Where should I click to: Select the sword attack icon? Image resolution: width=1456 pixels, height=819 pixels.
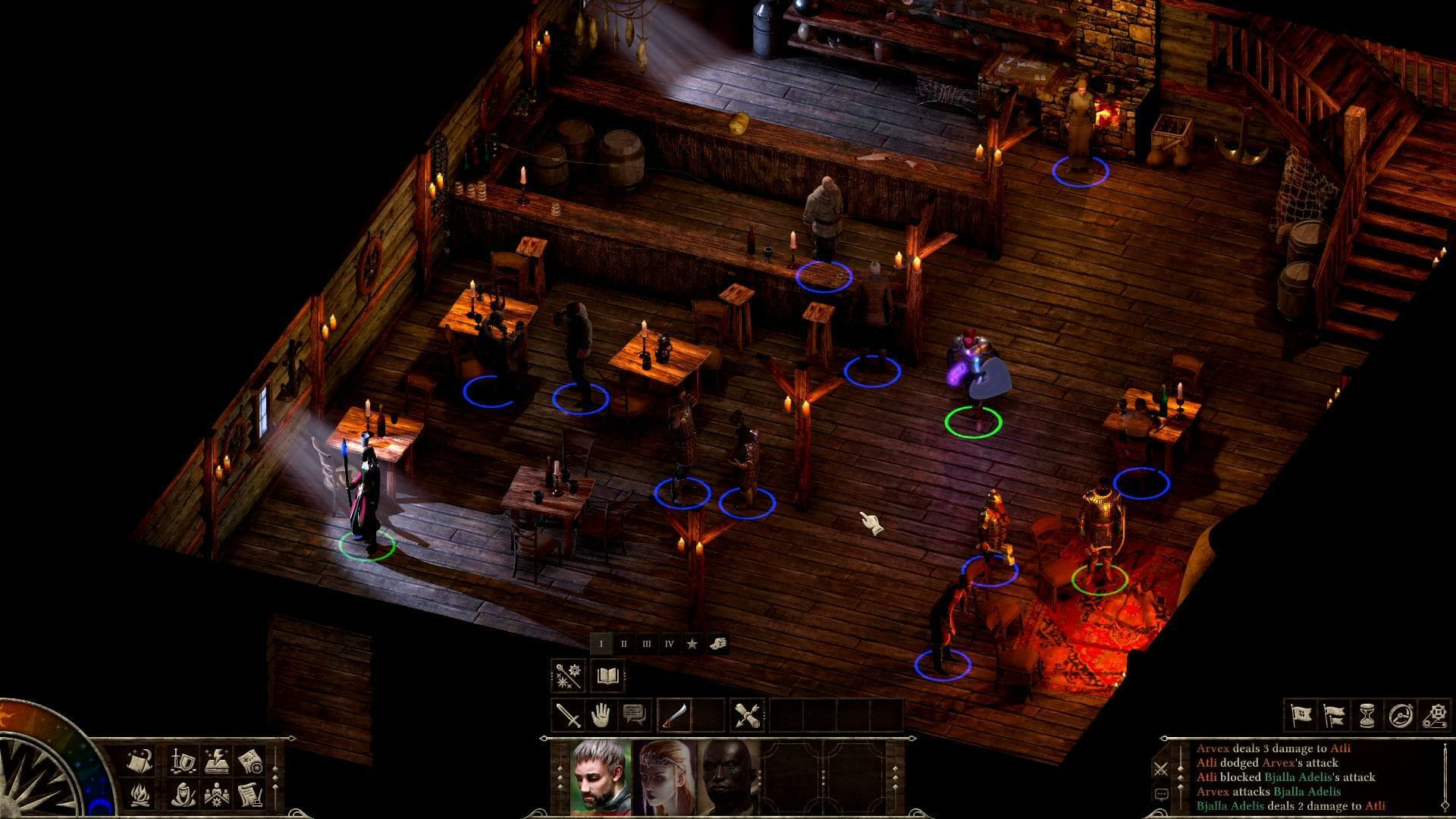pos(568,715)
